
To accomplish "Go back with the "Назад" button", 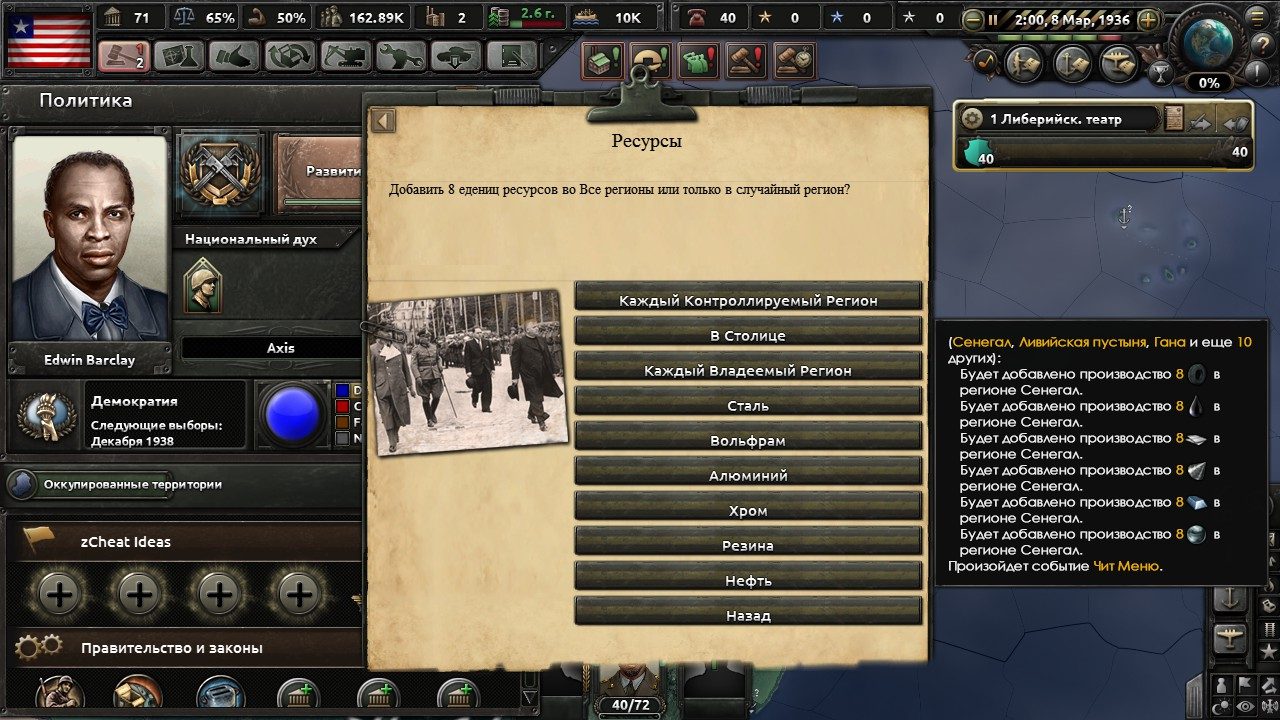I will click(748, 615).
